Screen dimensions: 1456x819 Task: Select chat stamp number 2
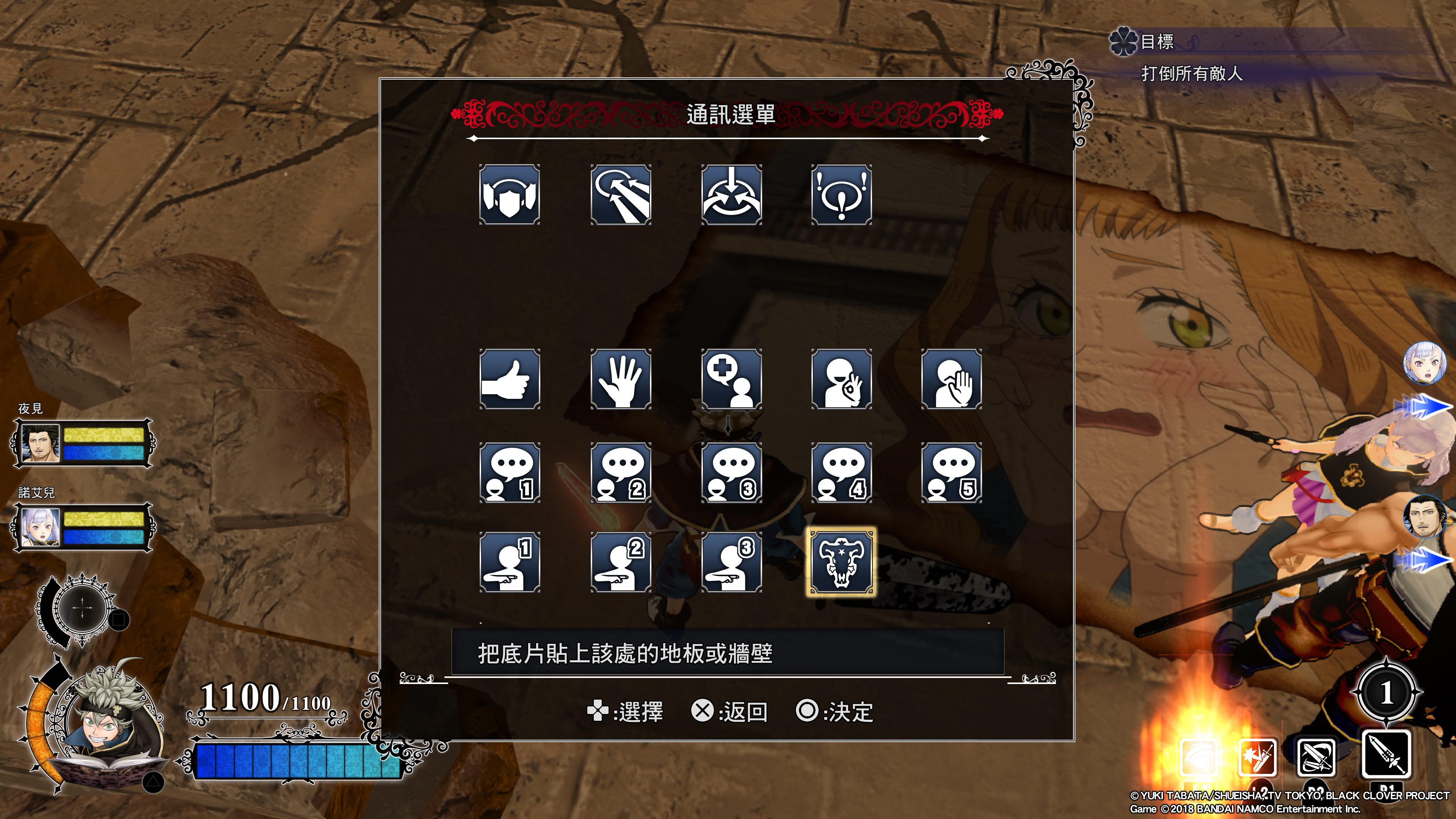(620, 472)
